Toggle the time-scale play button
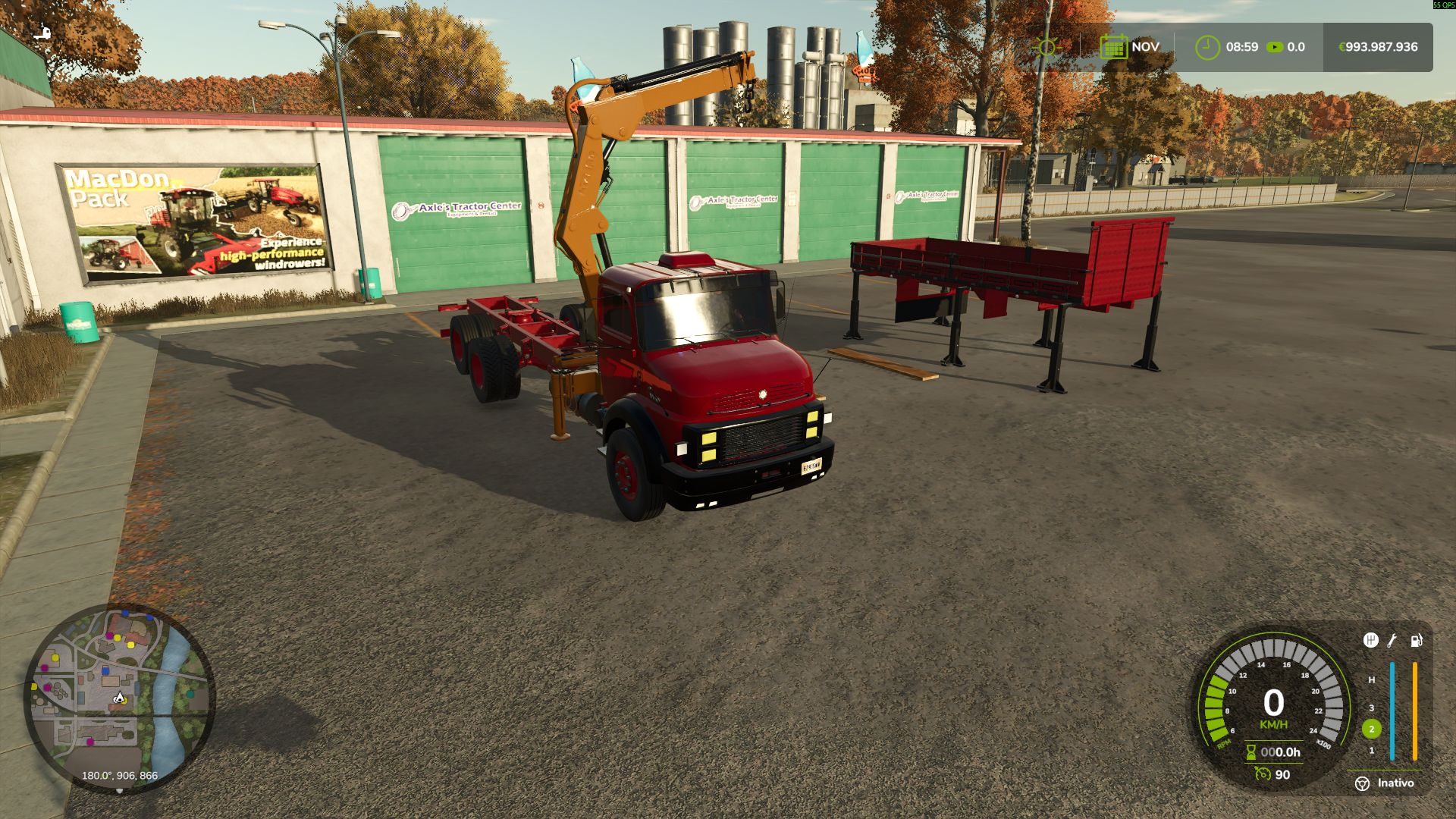 pyautogui.click(x=1275, y=46)
